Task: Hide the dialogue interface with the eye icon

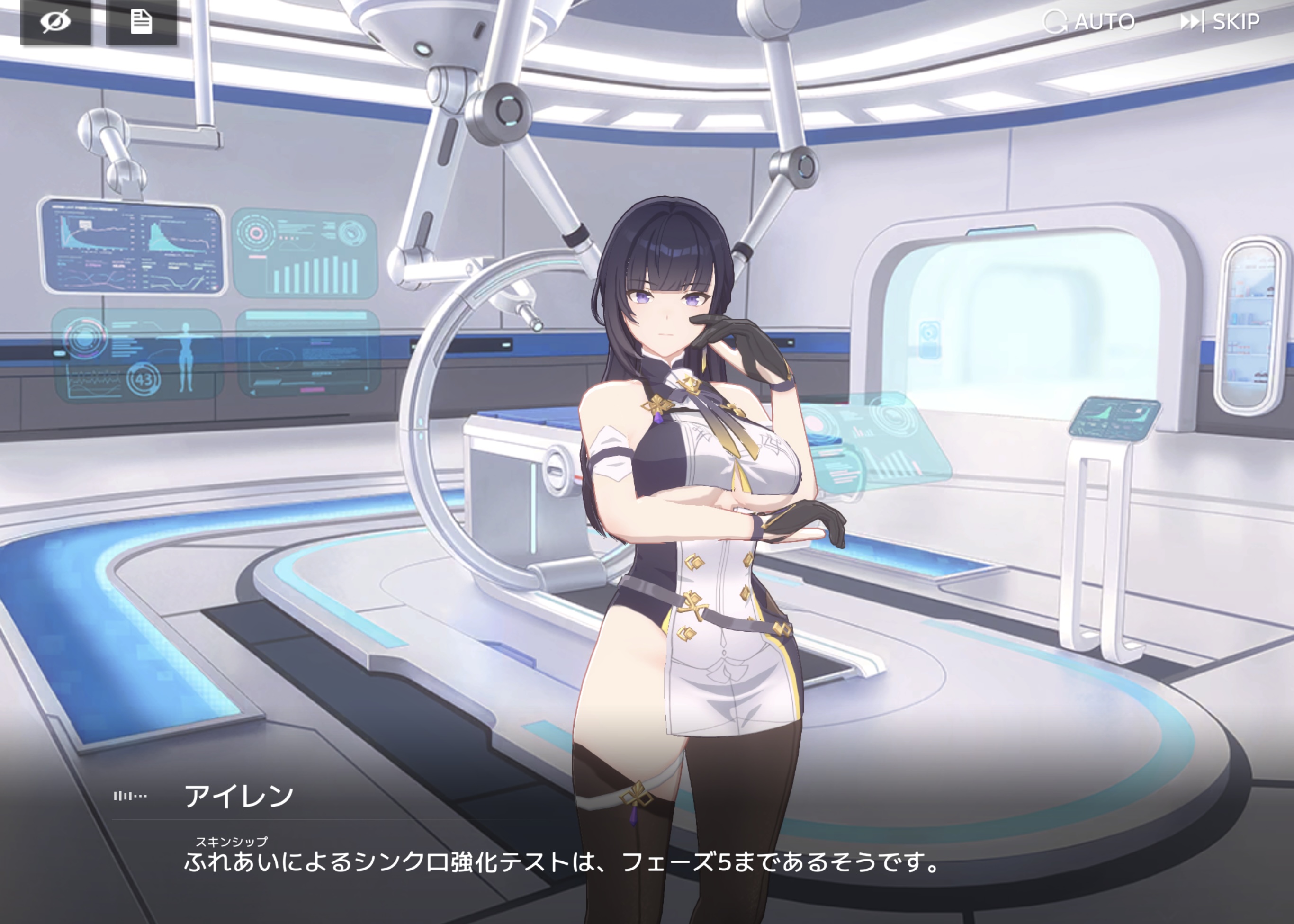Action: [55, 22]
